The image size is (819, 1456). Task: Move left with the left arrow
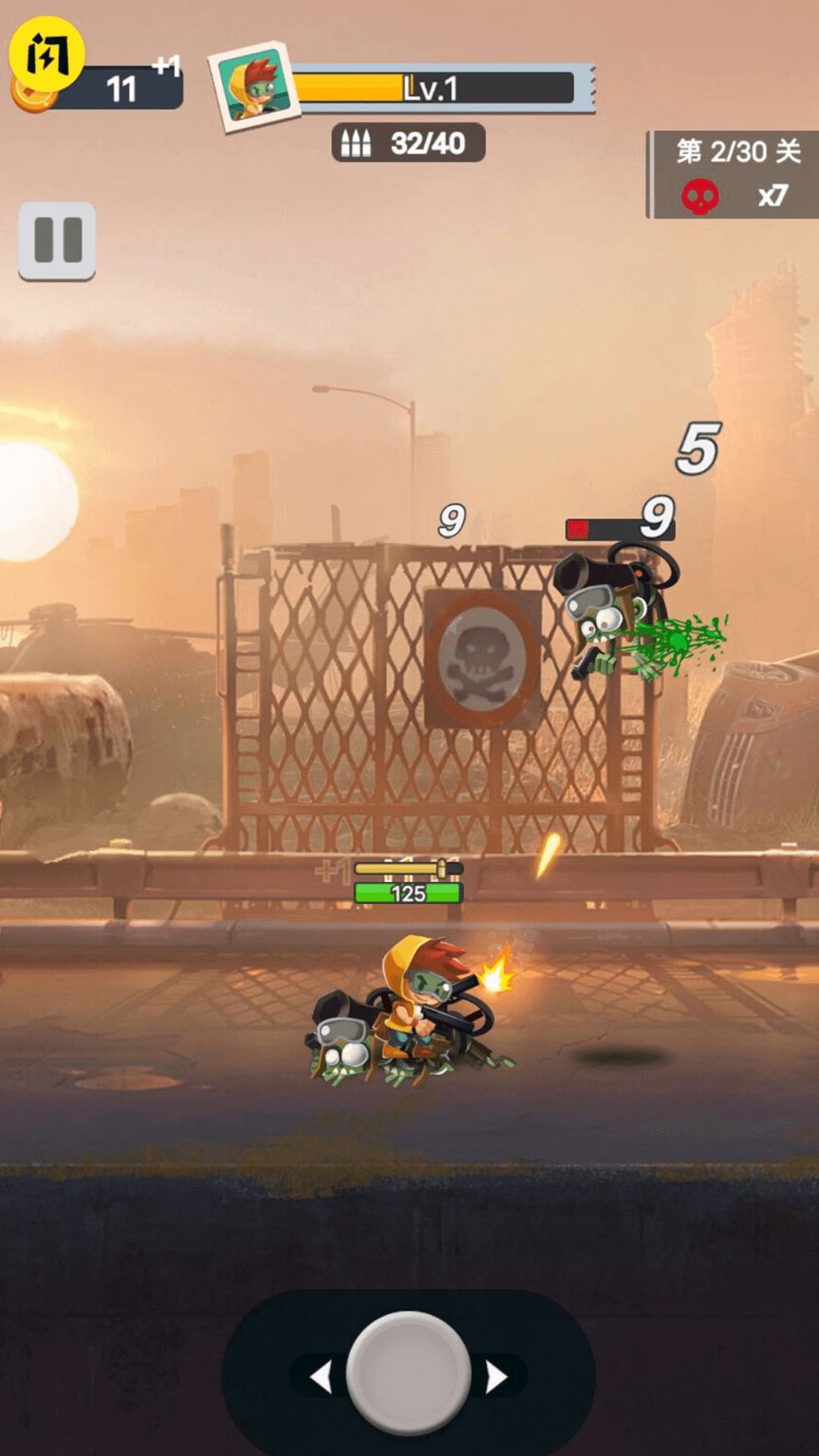pos(322,1376)
